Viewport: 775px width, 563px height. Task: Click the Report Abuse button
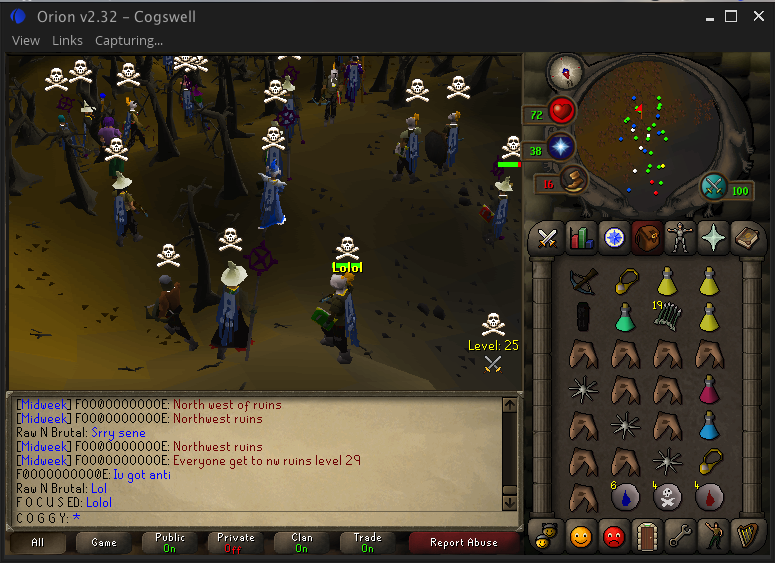pos(463,543)
